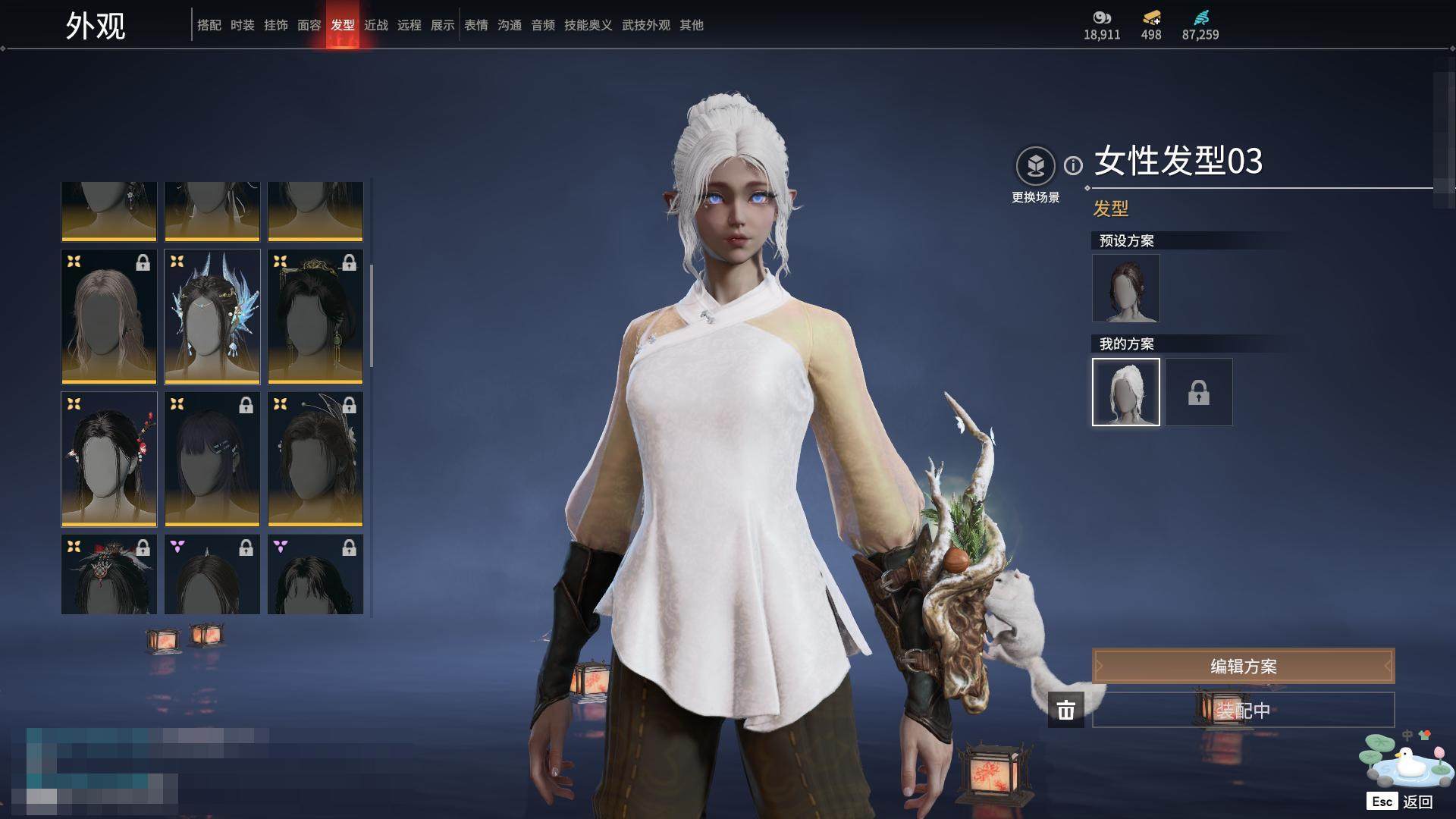This screenshot has height=819, width=1456.
Task: Go to the 表情 tab
Action: [476, 25]
